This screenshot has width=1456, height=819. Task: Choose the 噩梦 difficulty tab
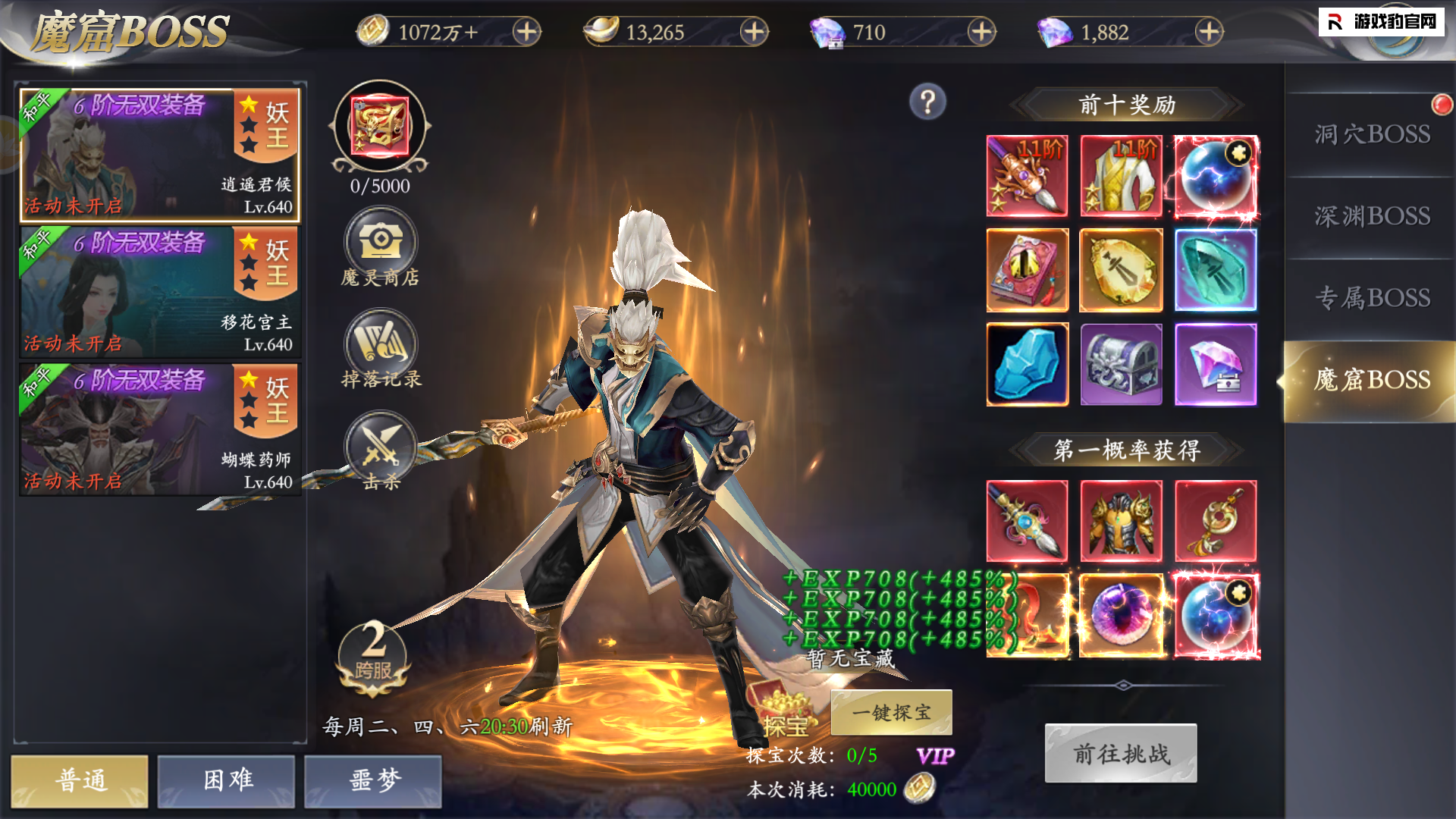click(373, 780)
